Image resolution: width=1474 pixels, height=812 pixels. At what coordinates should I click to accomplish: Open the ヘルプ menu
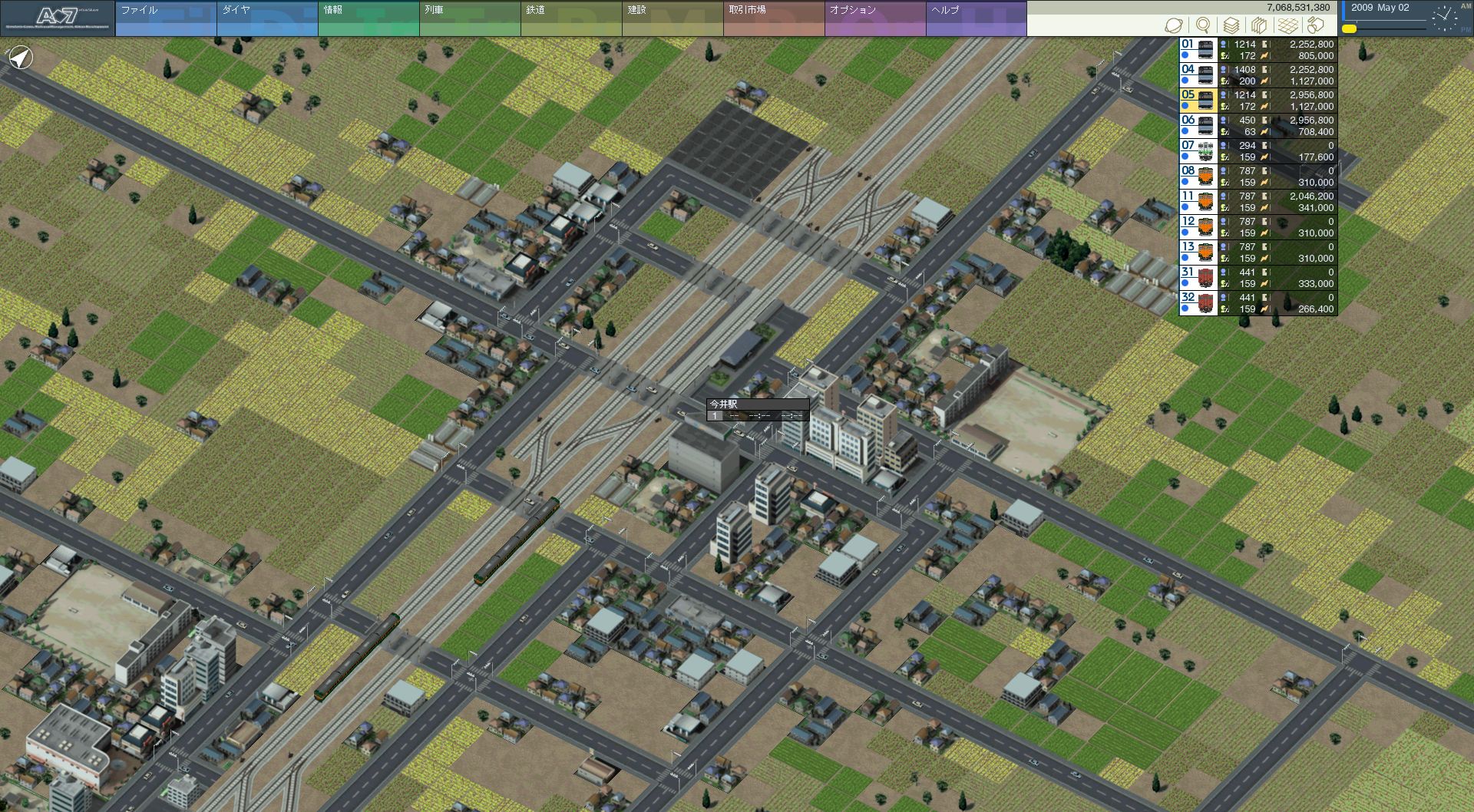click(x=976, y=18)
